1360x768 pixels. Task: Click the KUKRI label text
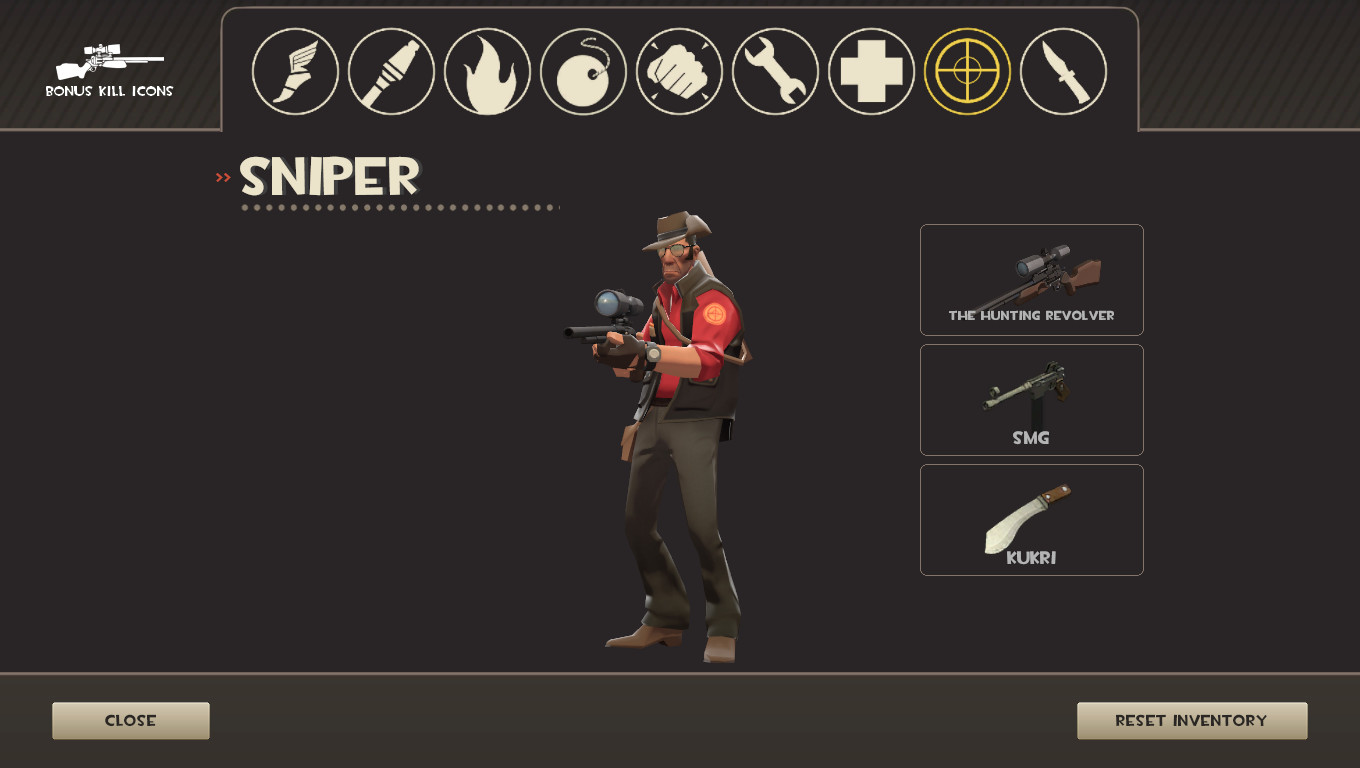tap(1031, 557)
